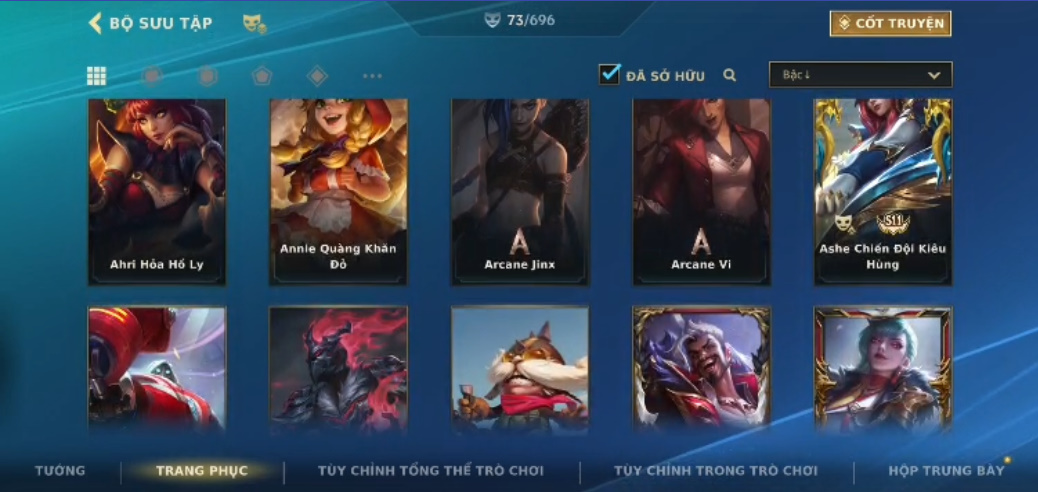Viewport: 1038px width, 492px height.
Task: Open the Bậc sorting dropdown
Action: point(860,75)
